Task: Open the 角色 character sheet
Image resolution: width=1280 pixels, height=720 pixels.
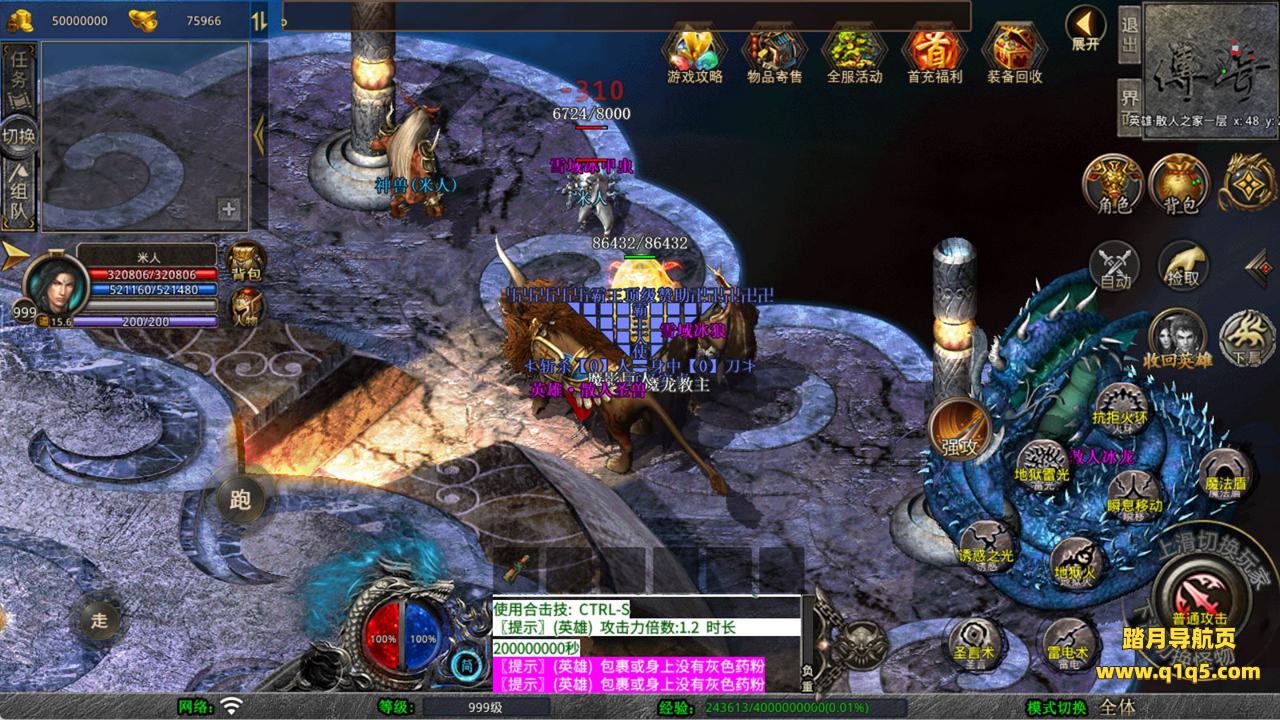Action: point(1114,185)
